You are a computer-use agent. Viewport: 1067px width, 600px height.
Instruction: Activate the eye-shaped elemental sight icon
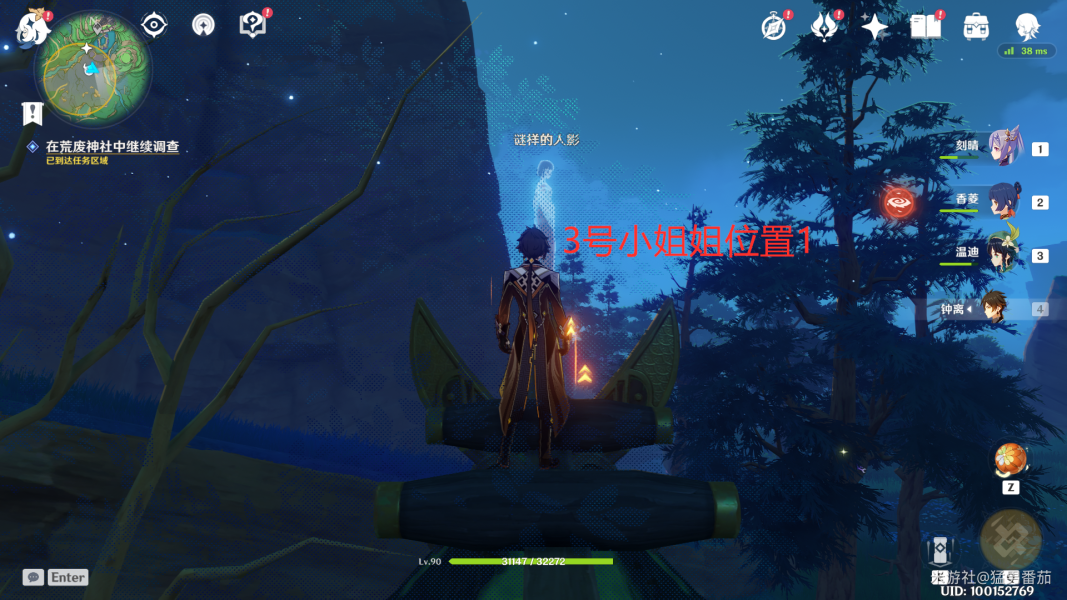click(x=154, y=25)
